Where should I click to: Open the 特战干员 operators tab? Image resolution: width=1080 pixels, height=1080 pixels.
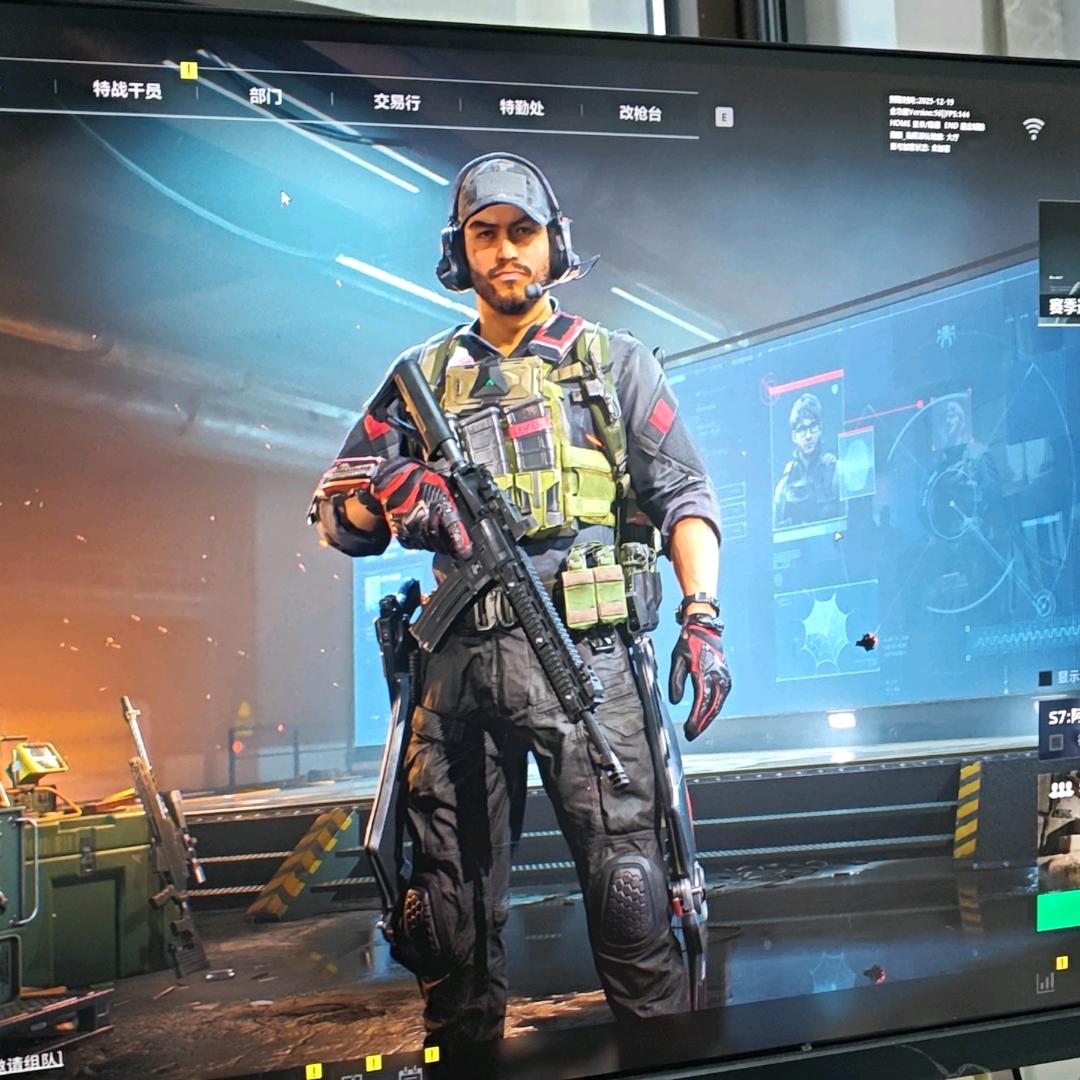[127, 90]
